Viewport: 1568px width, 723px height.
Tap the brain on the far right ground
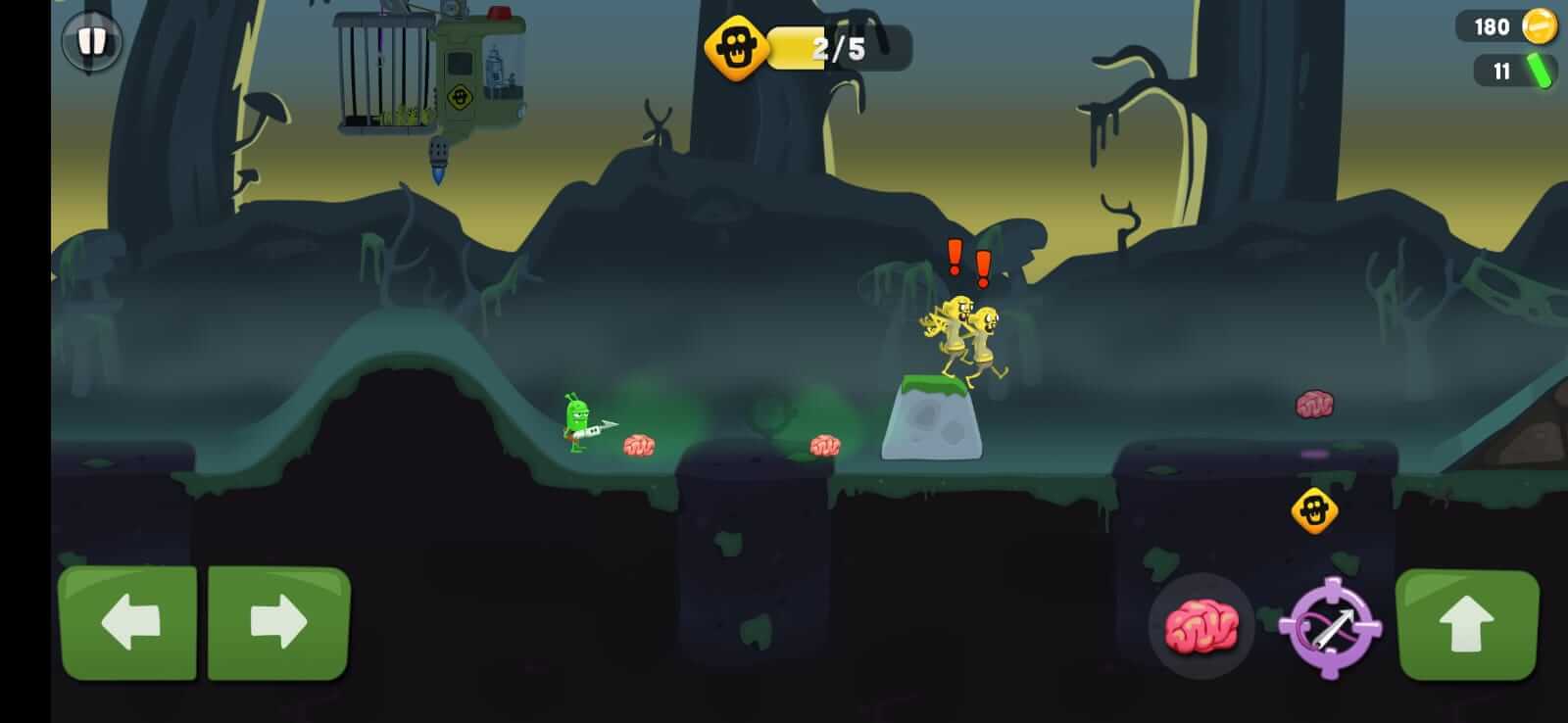(x=1314, y=404)
